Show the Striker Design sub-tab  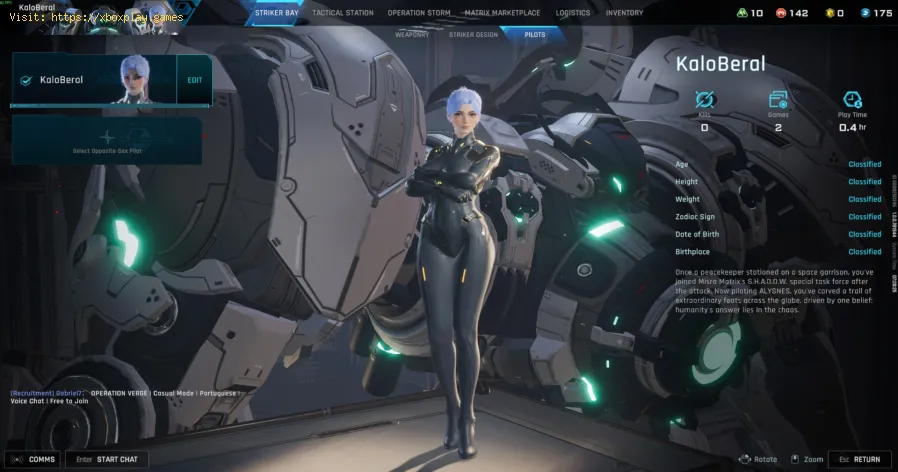(x=472, y=34)
